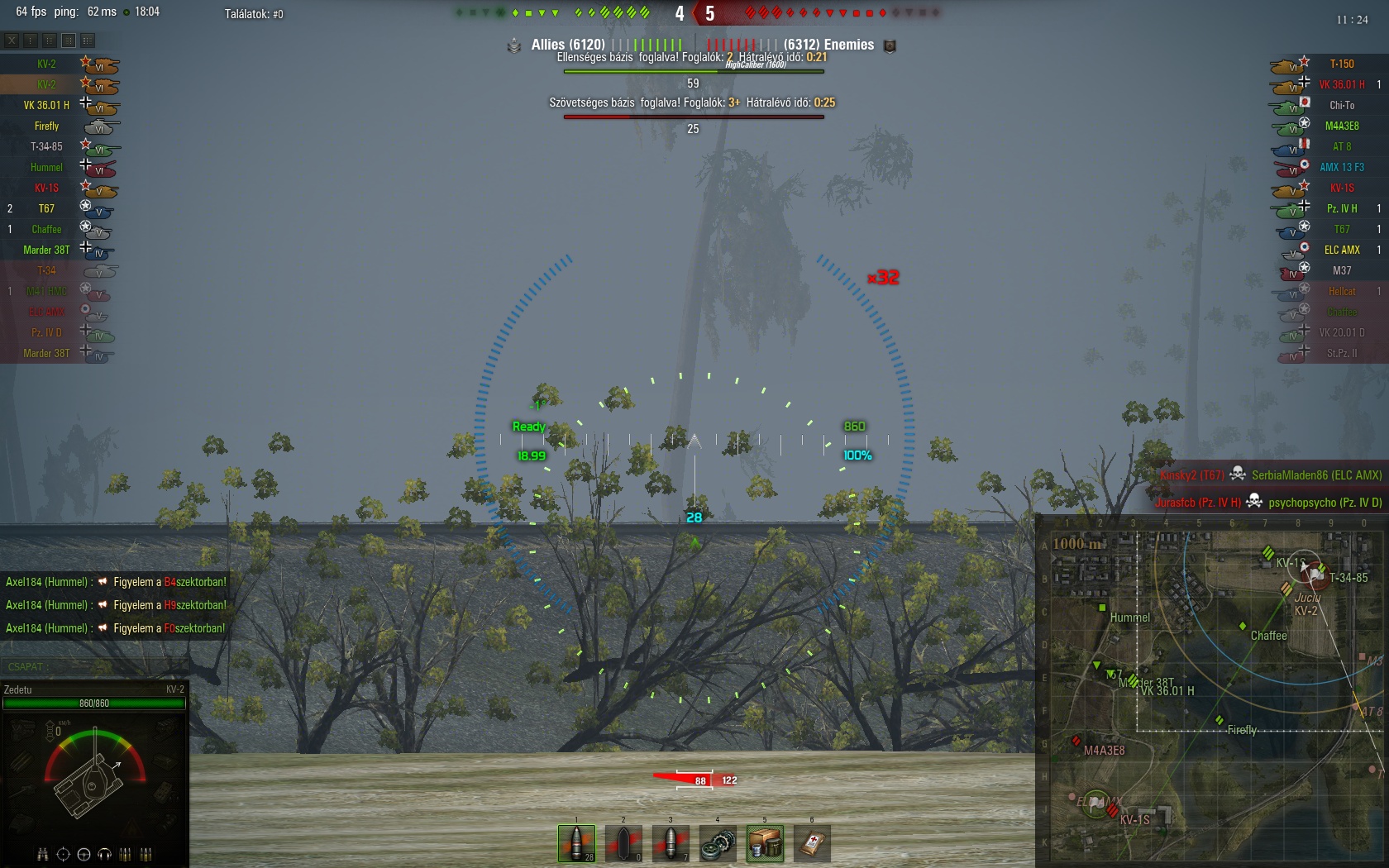
Task: Select the empty second shell slot
Action: 623,843
